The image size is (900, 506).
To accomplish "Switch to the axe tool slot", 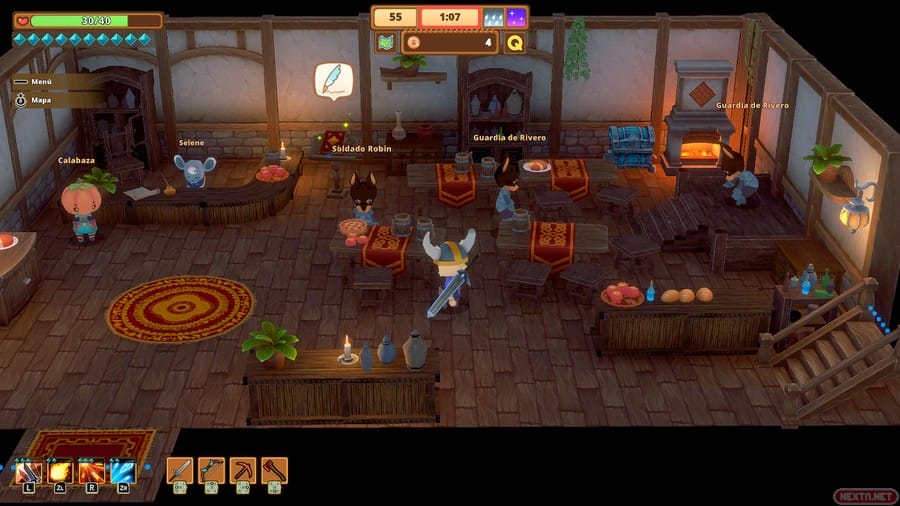I will [x=275, y=470].
